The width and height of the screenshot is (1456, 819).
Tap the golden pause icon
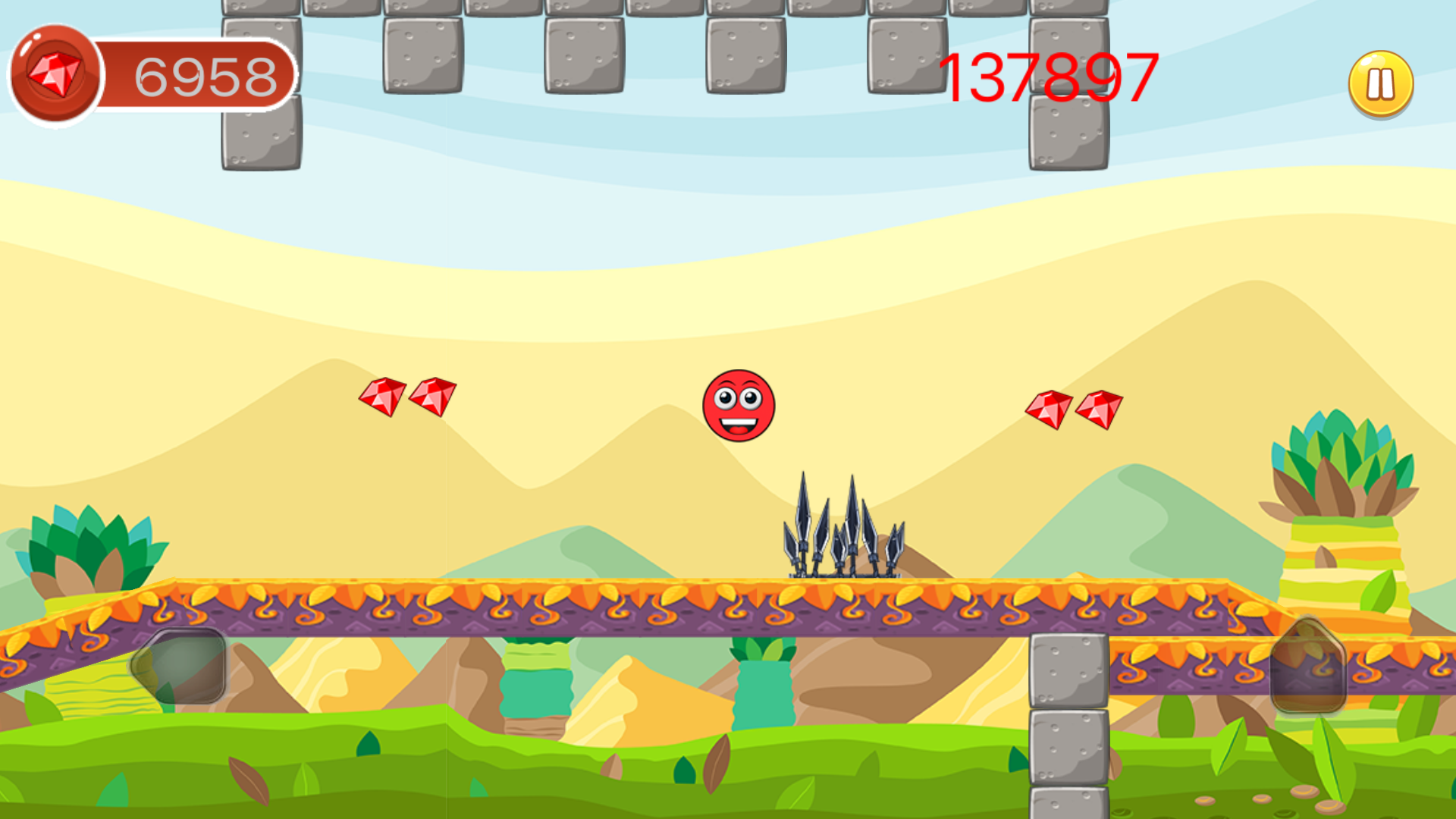tap(1379, 83)
